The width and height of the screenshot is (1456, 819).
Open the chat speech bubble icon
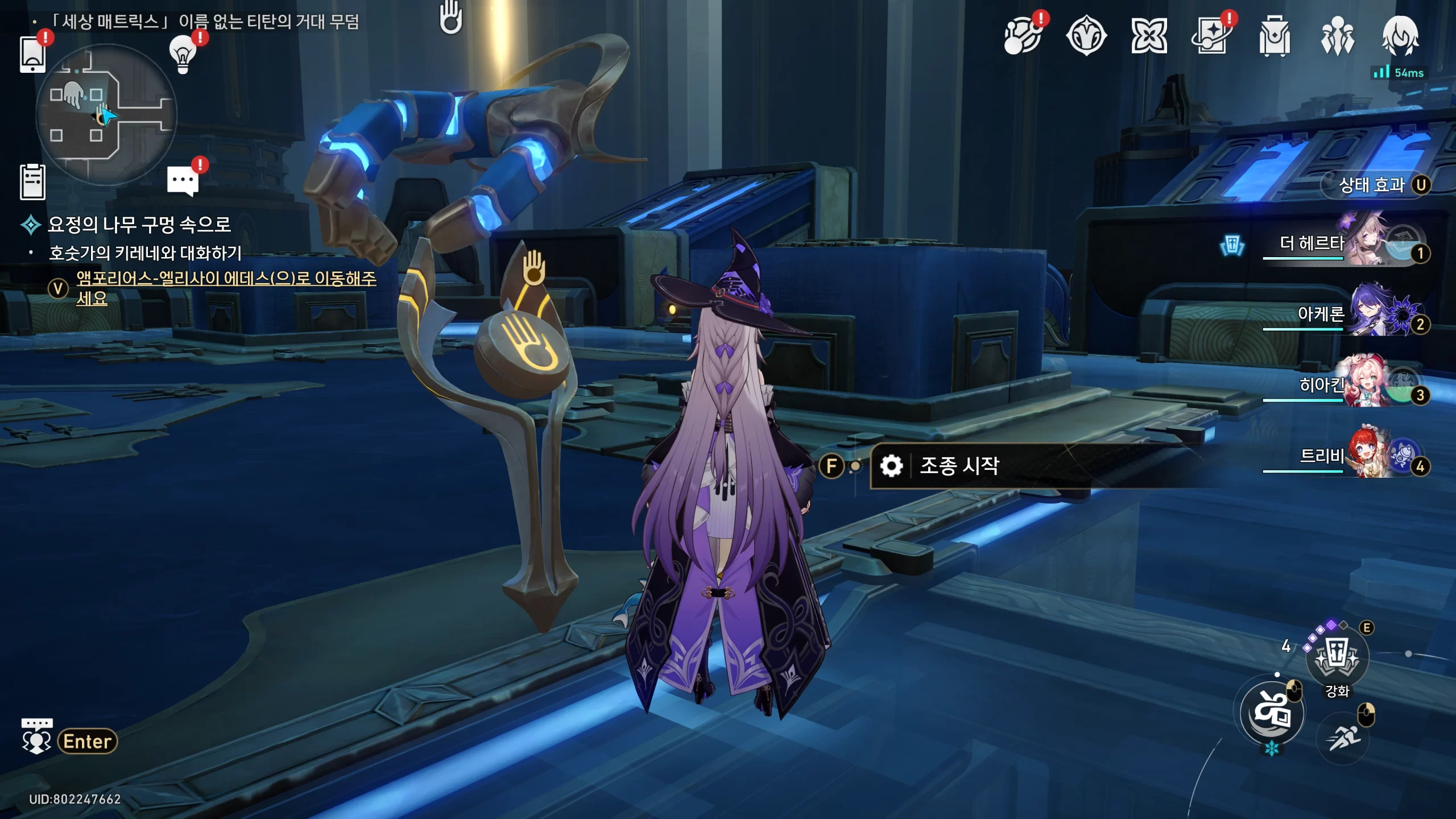[183, 182]
